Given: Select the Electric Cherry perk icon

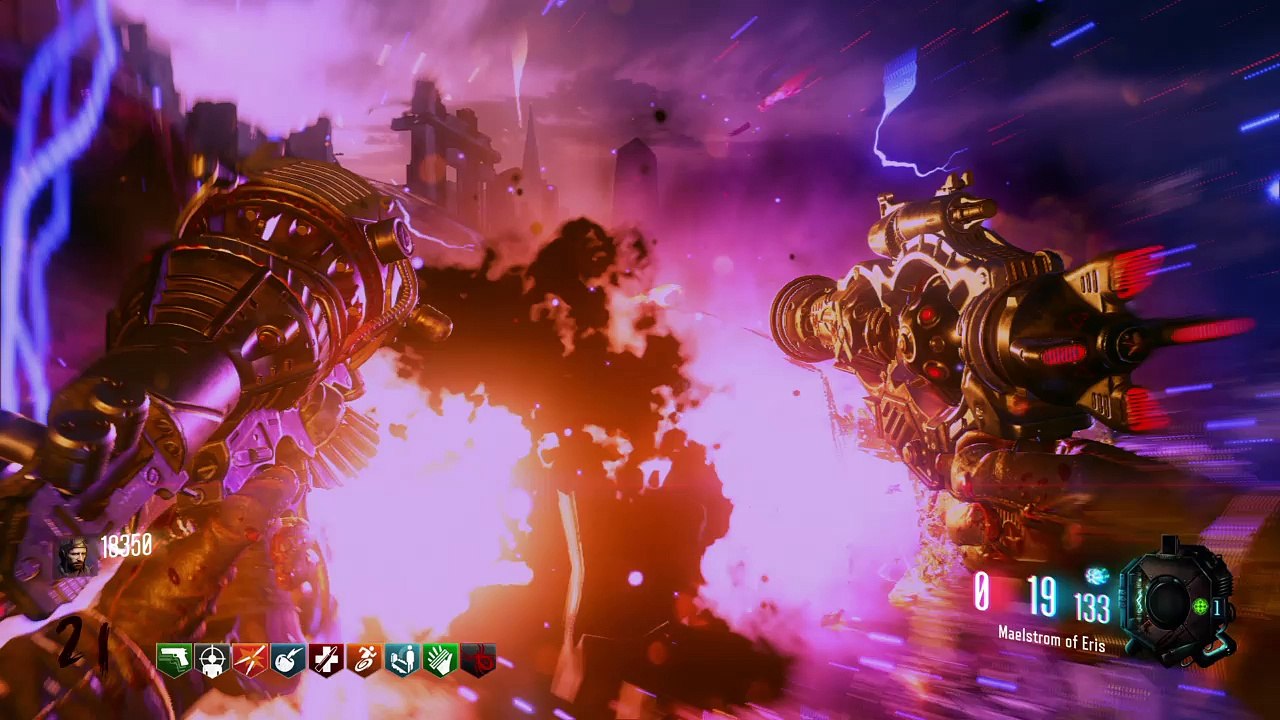Looking at the screenshot, I should pos(288,660).
